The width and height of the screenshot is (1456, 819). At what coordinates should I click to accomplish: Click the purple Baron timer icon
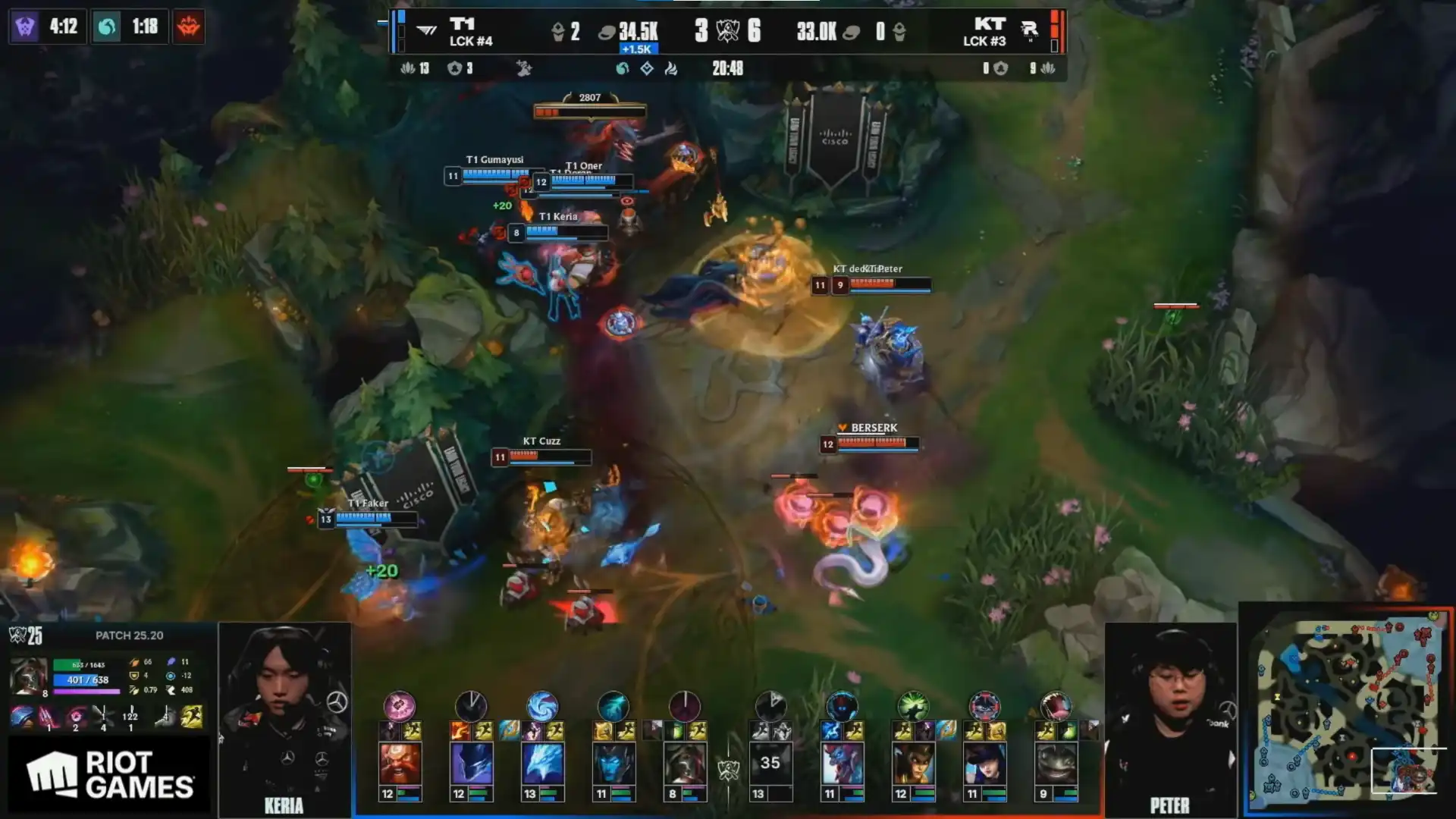click(25, 27)
